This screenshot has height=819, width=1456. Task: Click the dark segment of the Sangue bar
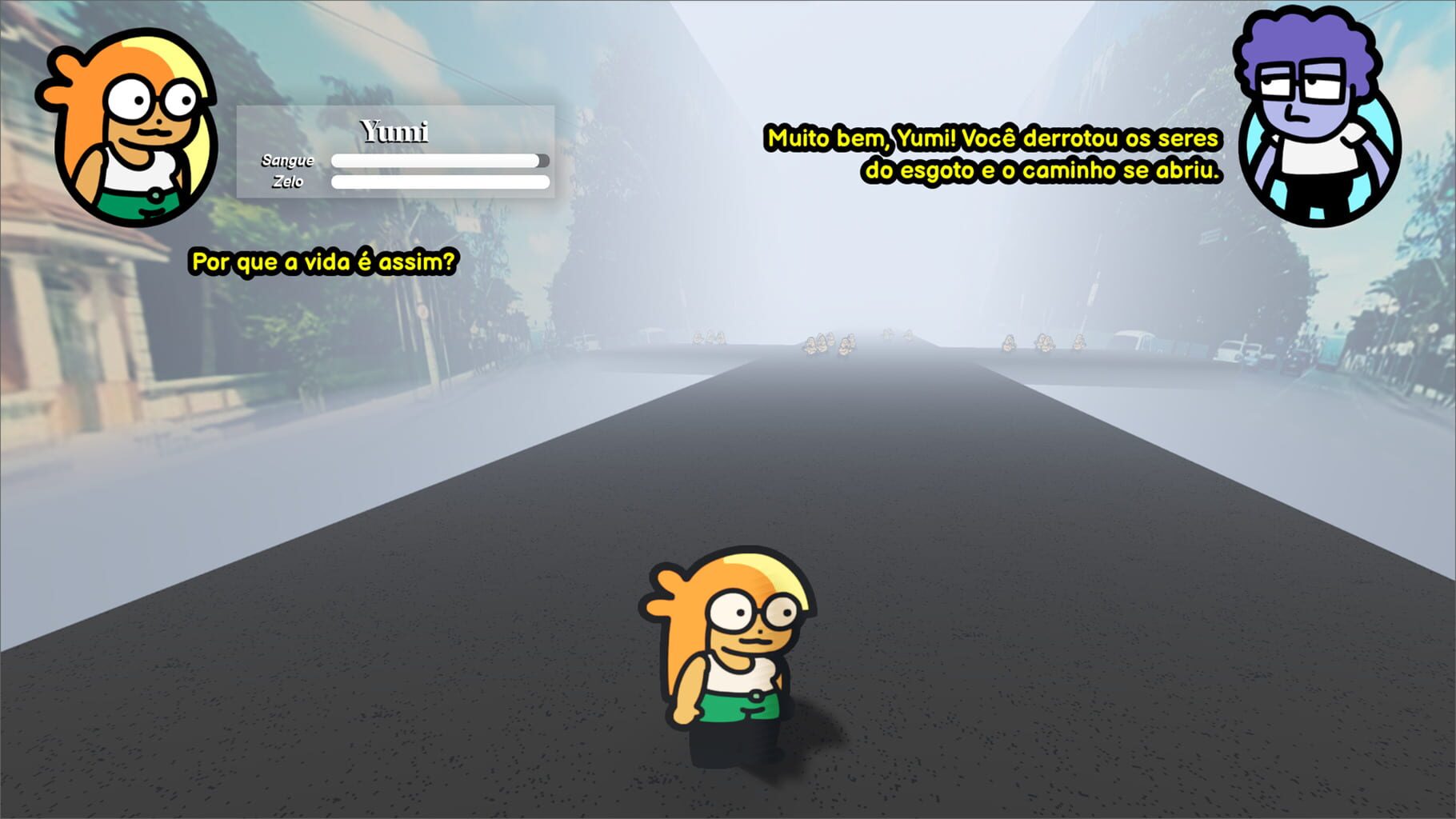pos(543,160)
